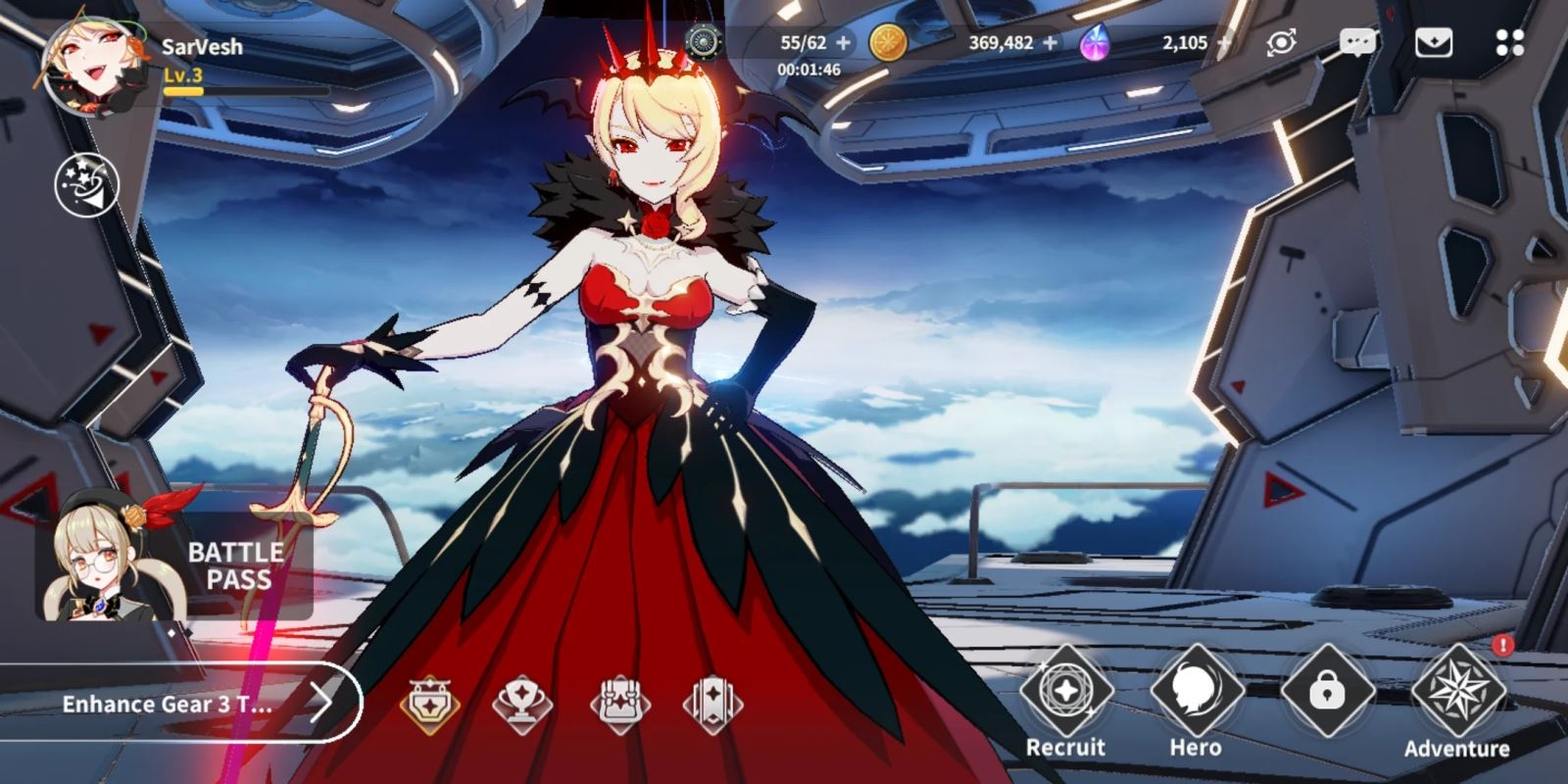Open the chat bubble icon

pyautogui.click(x=1358, y=41)
